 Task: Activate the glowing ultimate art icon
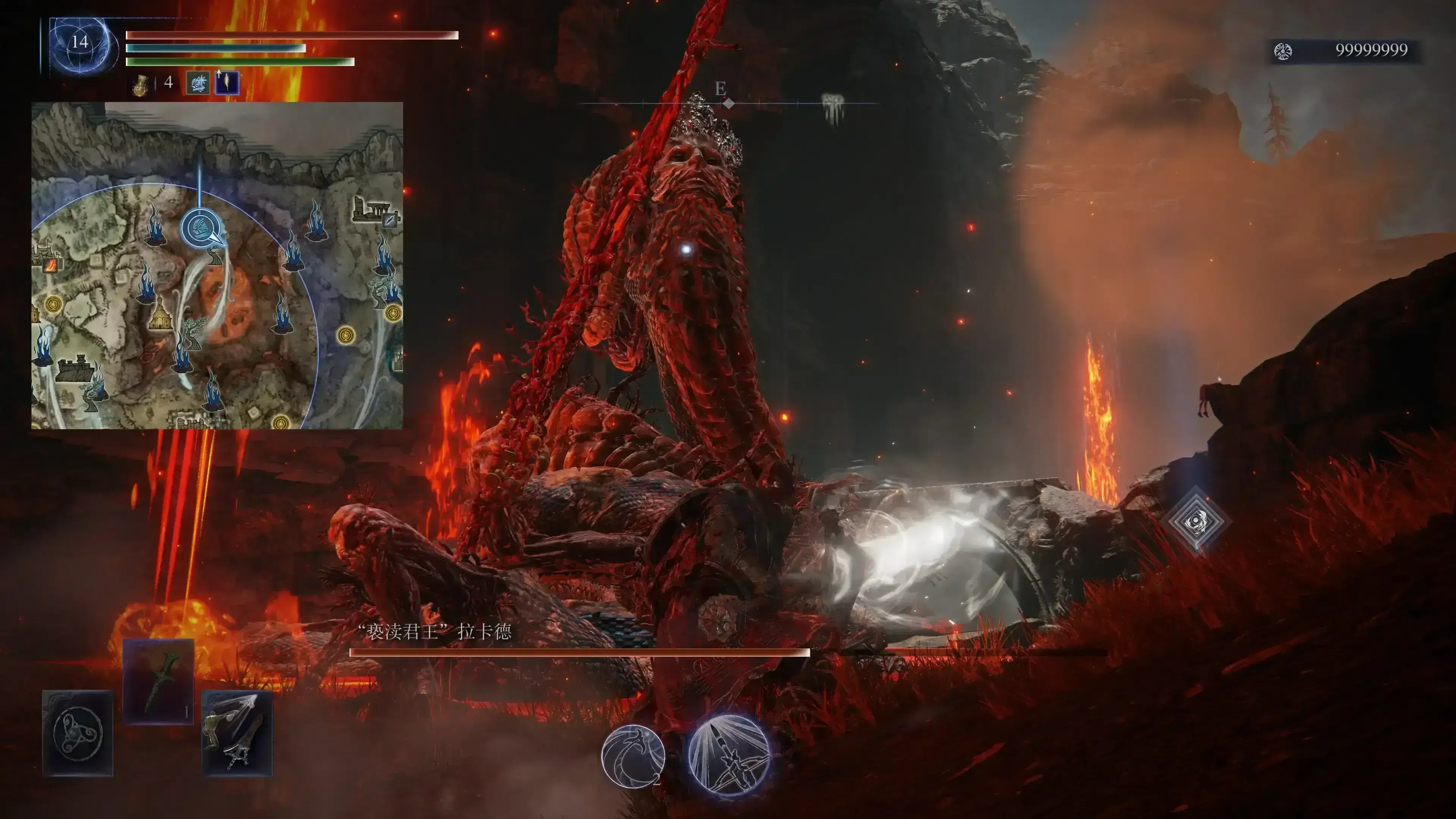728,755
